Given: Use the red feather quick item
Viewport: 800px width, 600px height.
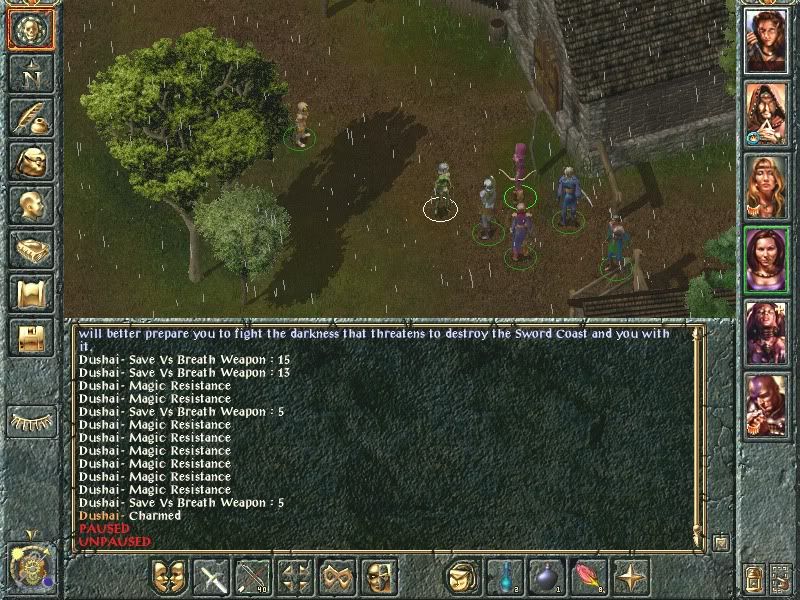Looking at the screenshot, I should [x=589, y=577].
